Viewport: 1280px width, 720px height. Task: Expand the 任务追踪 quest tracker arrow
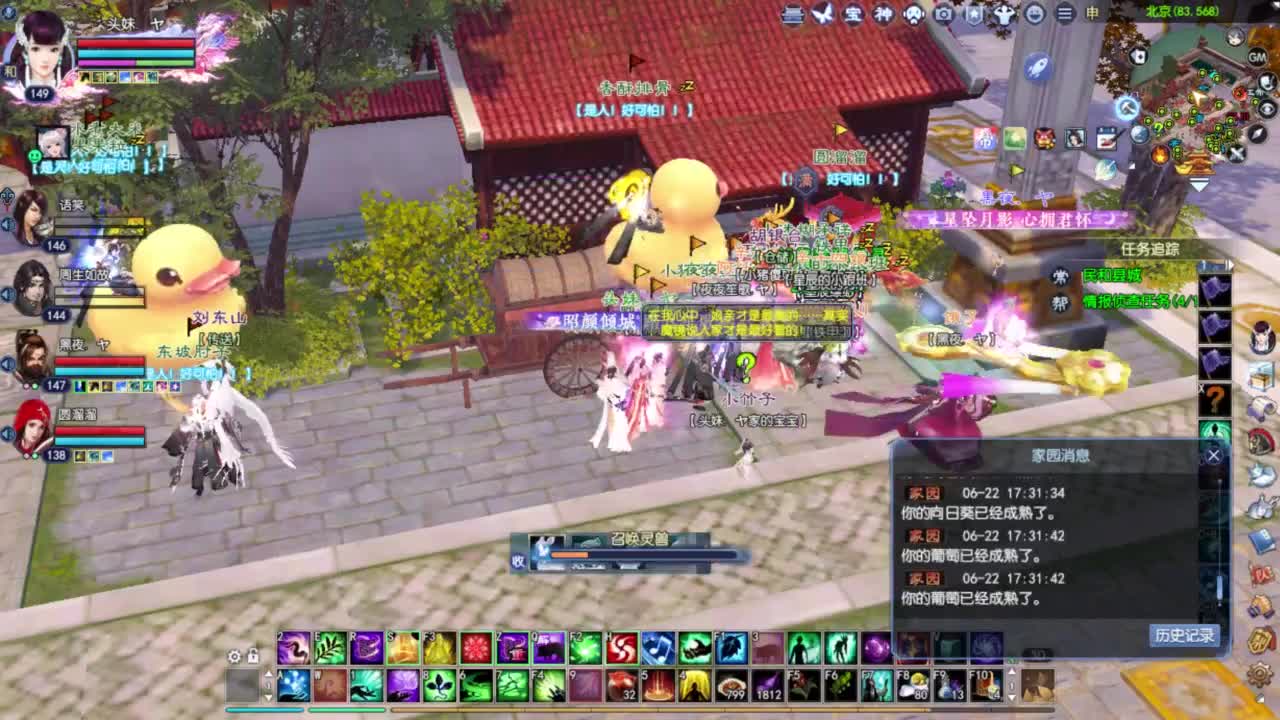click(1231, 265)
